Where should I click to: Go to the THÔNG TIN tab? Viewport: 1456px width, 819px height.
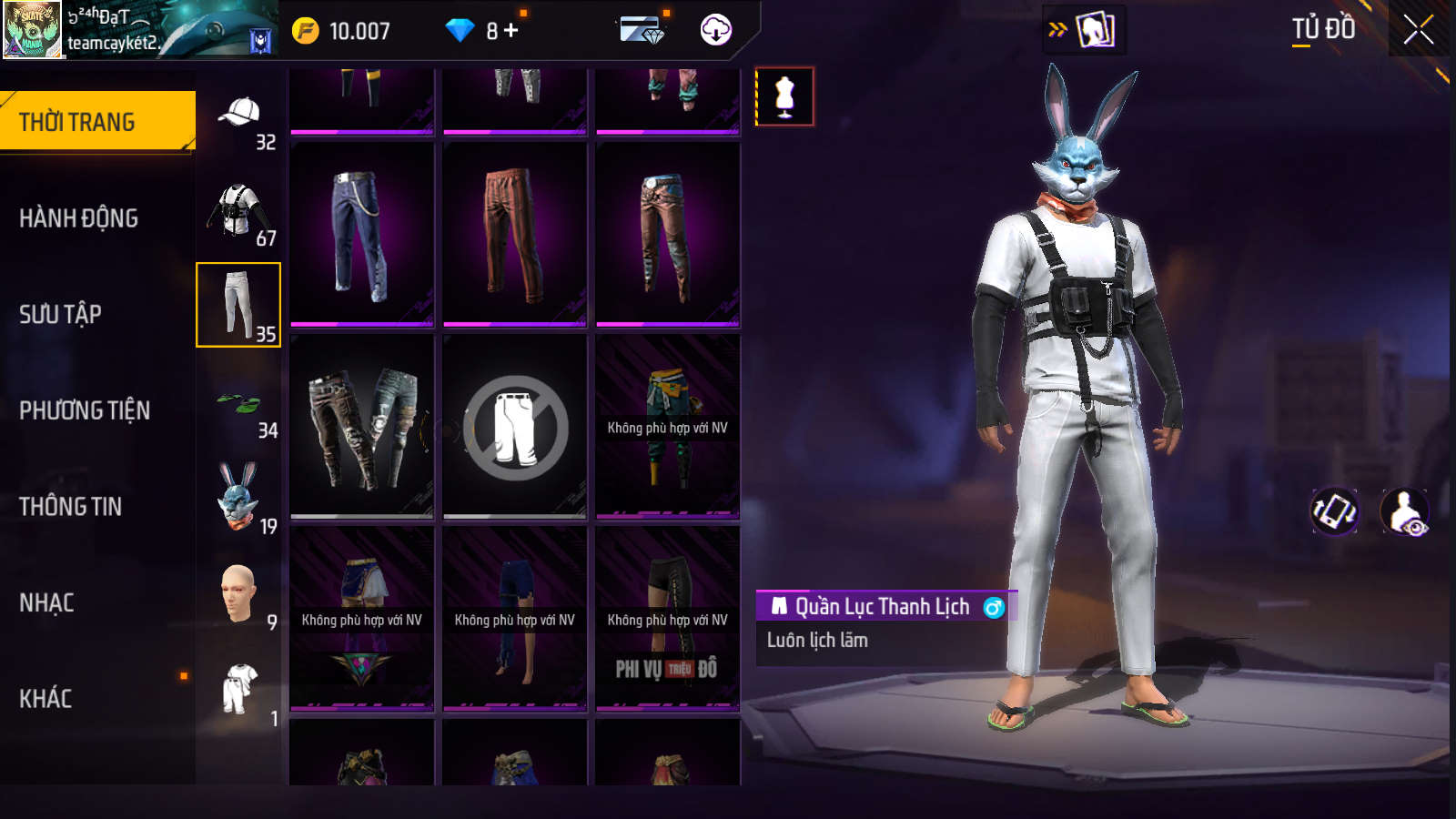71,507
